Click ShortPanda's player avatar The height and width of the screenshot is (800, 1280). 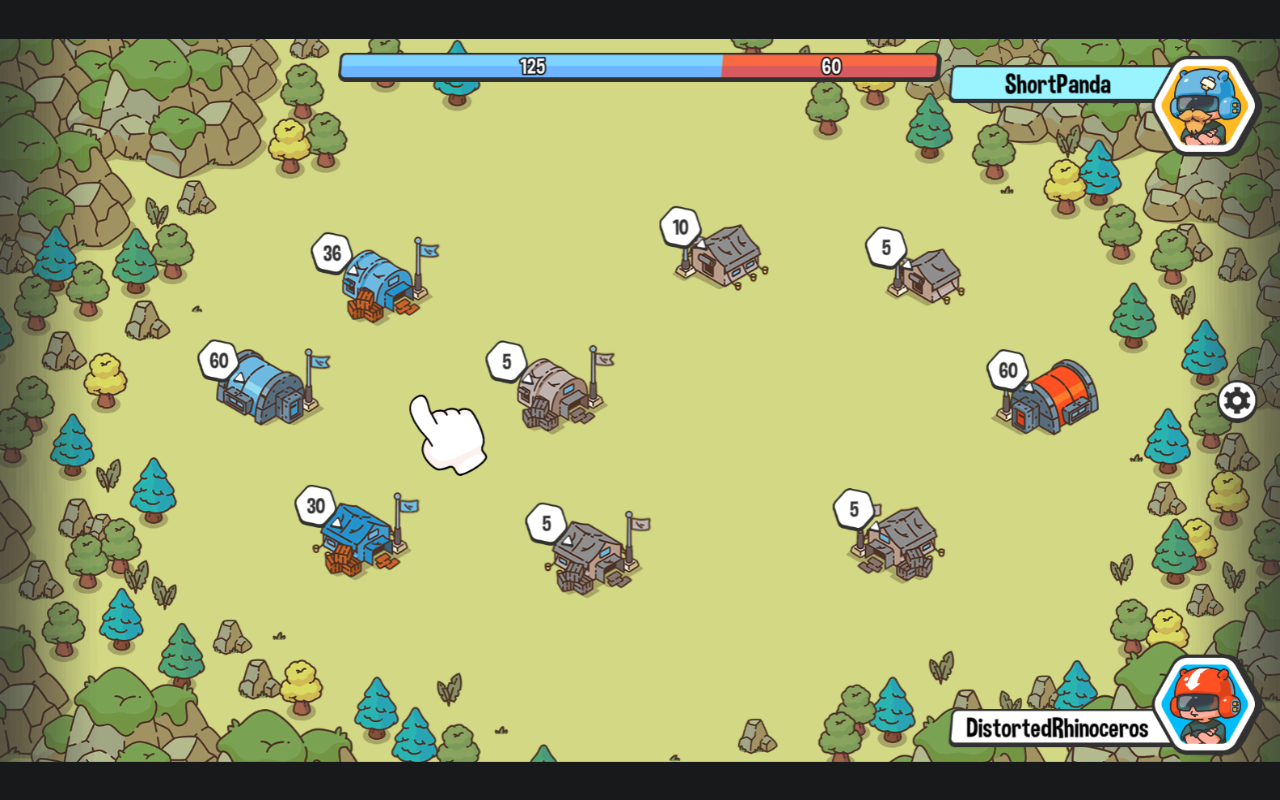(x=1203, y=106)
